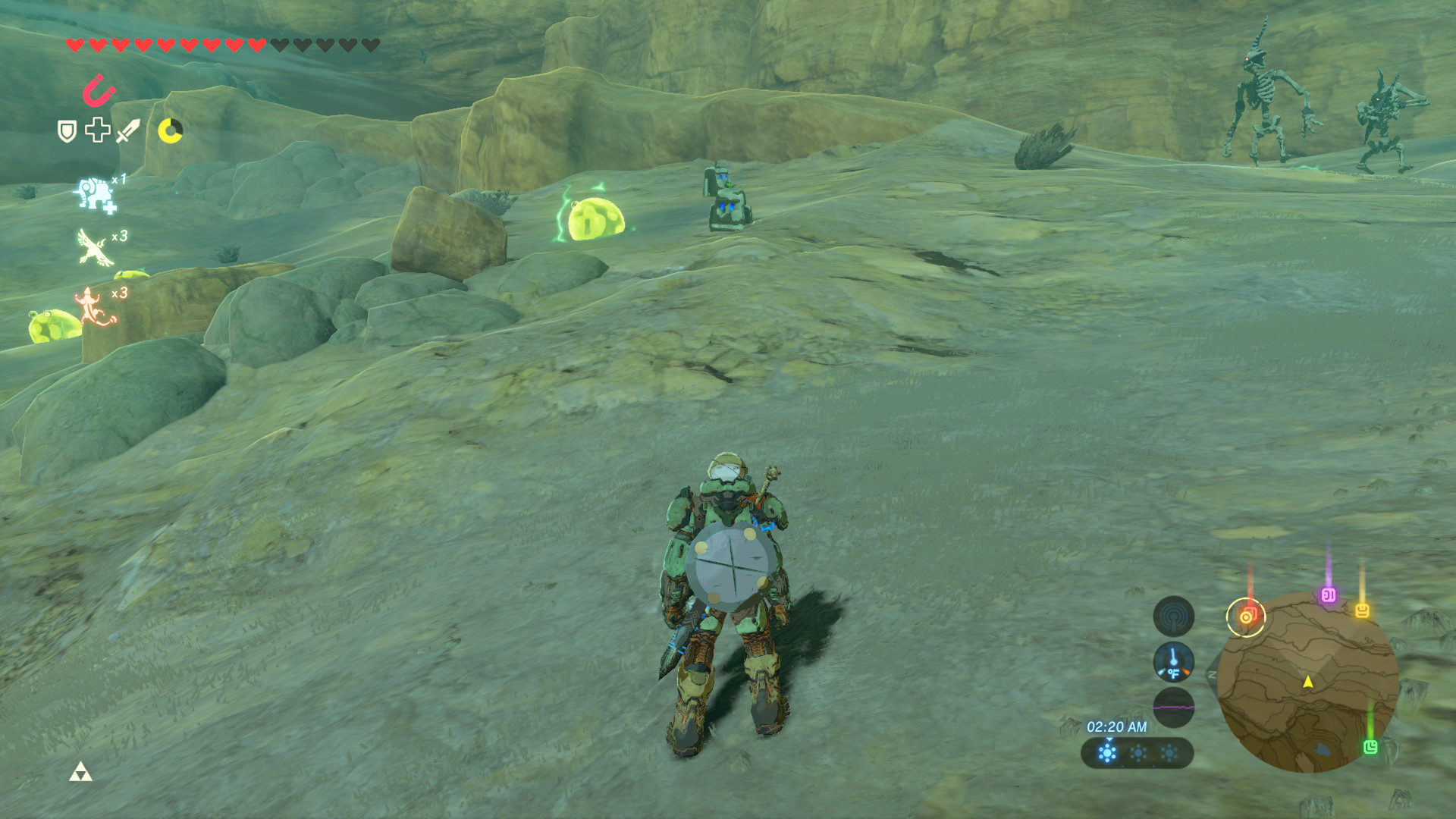Screen dimensions: 1456x819
Task: Select the Magnesis rune icon
Action: pyautogui.click(x=99, y=89)
